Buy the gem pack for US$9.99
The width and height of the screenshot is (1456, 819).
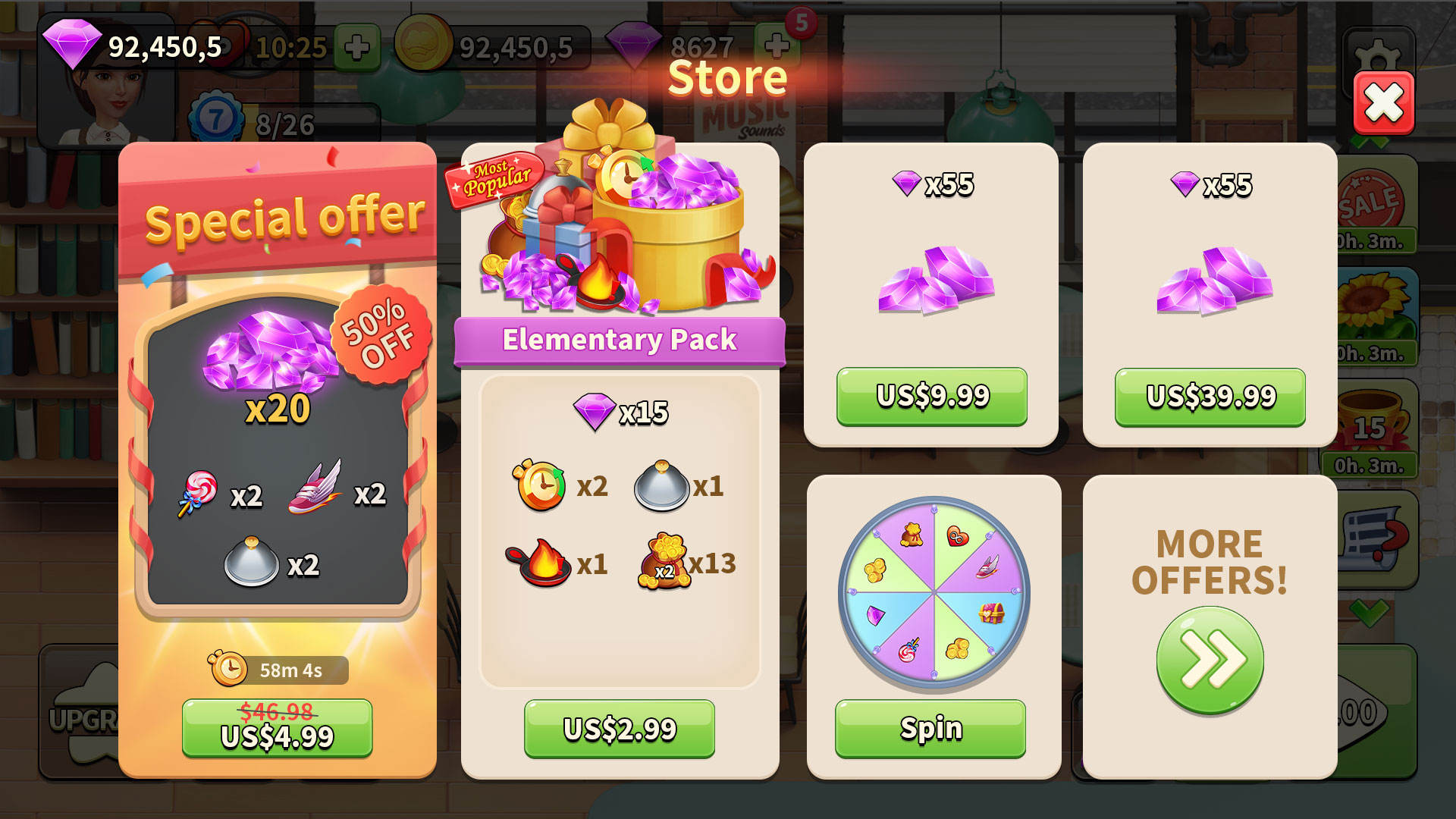931,396
